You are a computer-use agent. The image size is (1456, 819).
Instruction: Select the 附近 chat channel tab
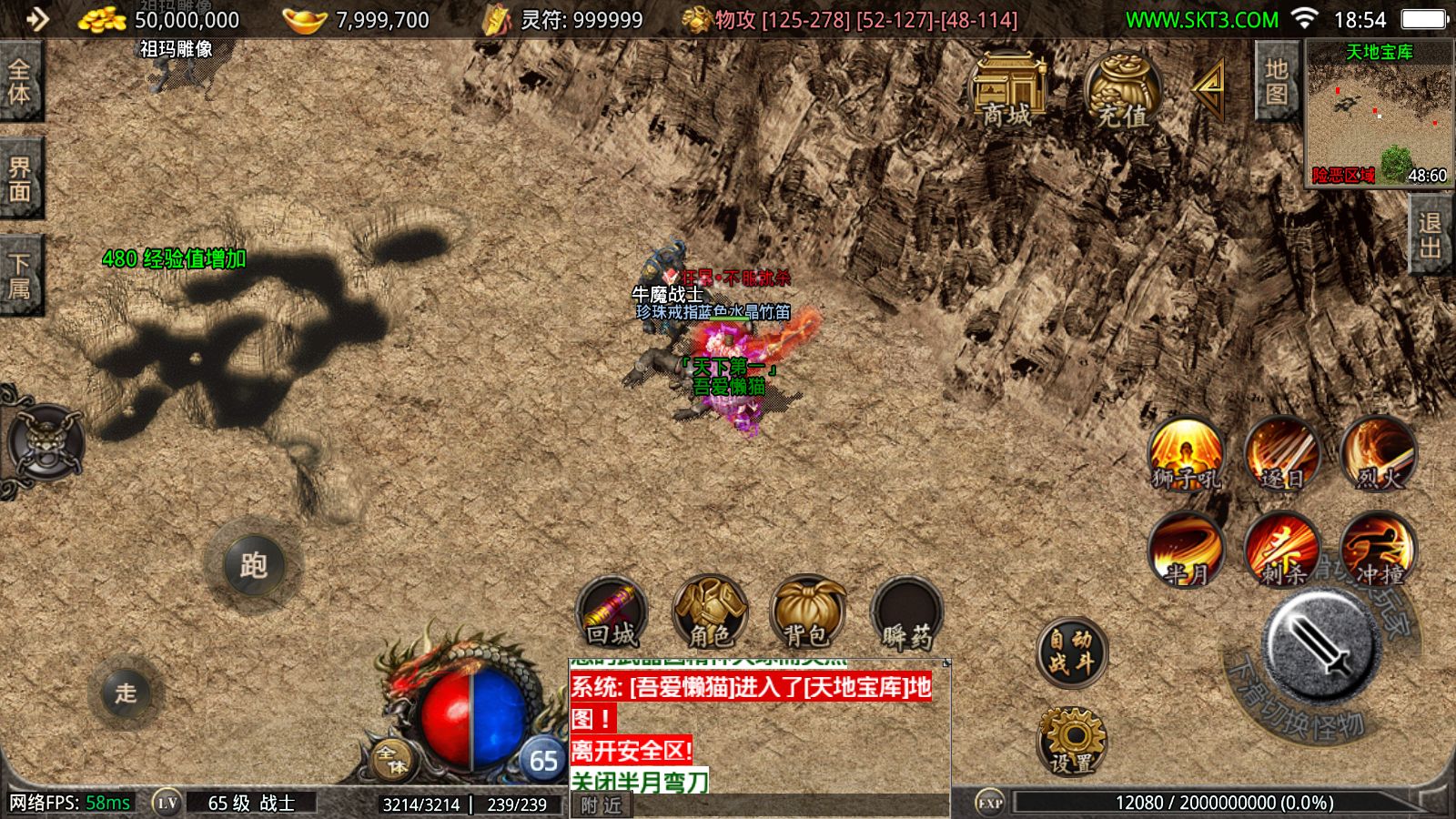[x=601, y=805]
